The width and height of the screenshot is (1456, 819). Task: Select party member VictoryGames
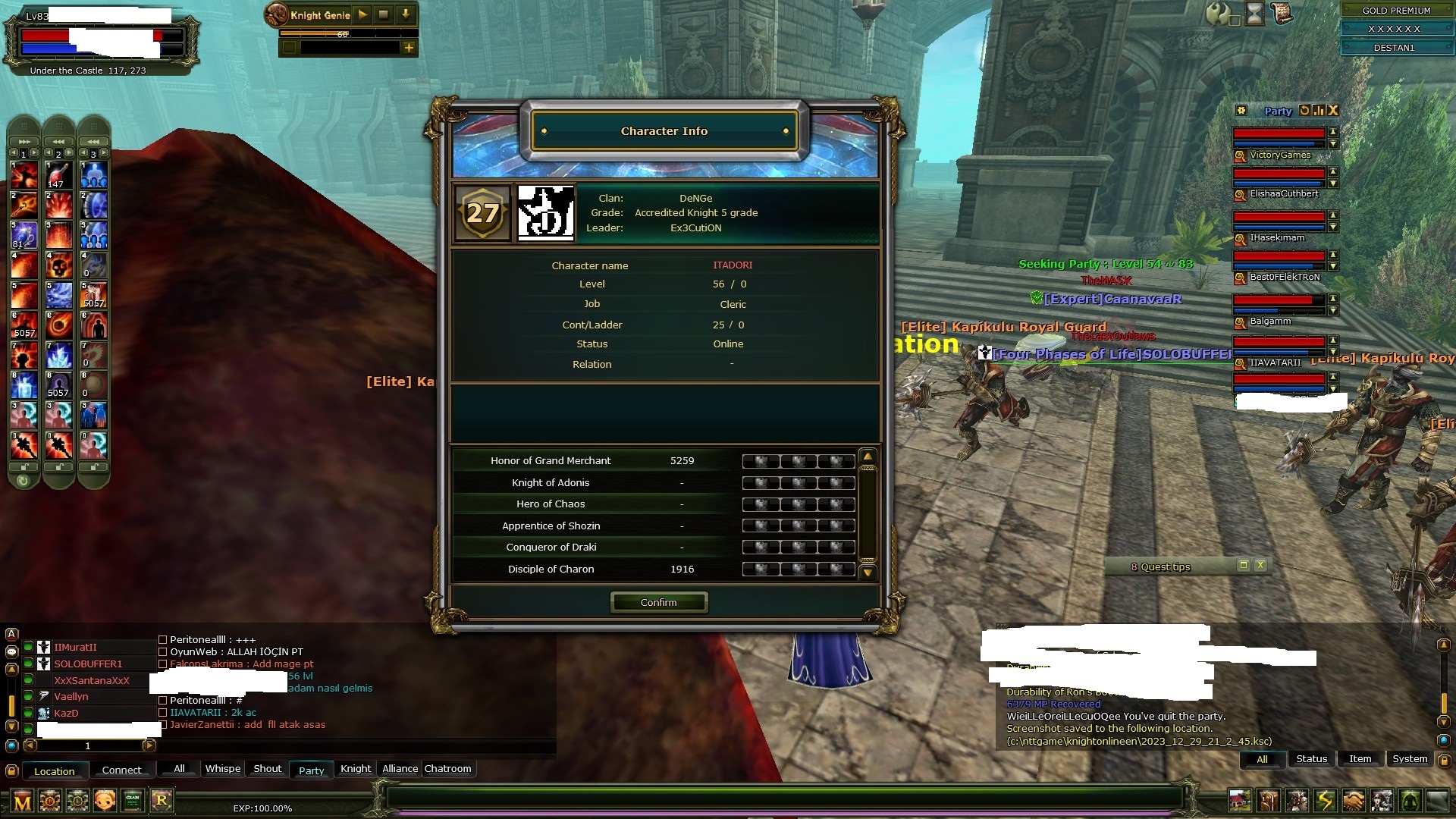point(1279,155)
